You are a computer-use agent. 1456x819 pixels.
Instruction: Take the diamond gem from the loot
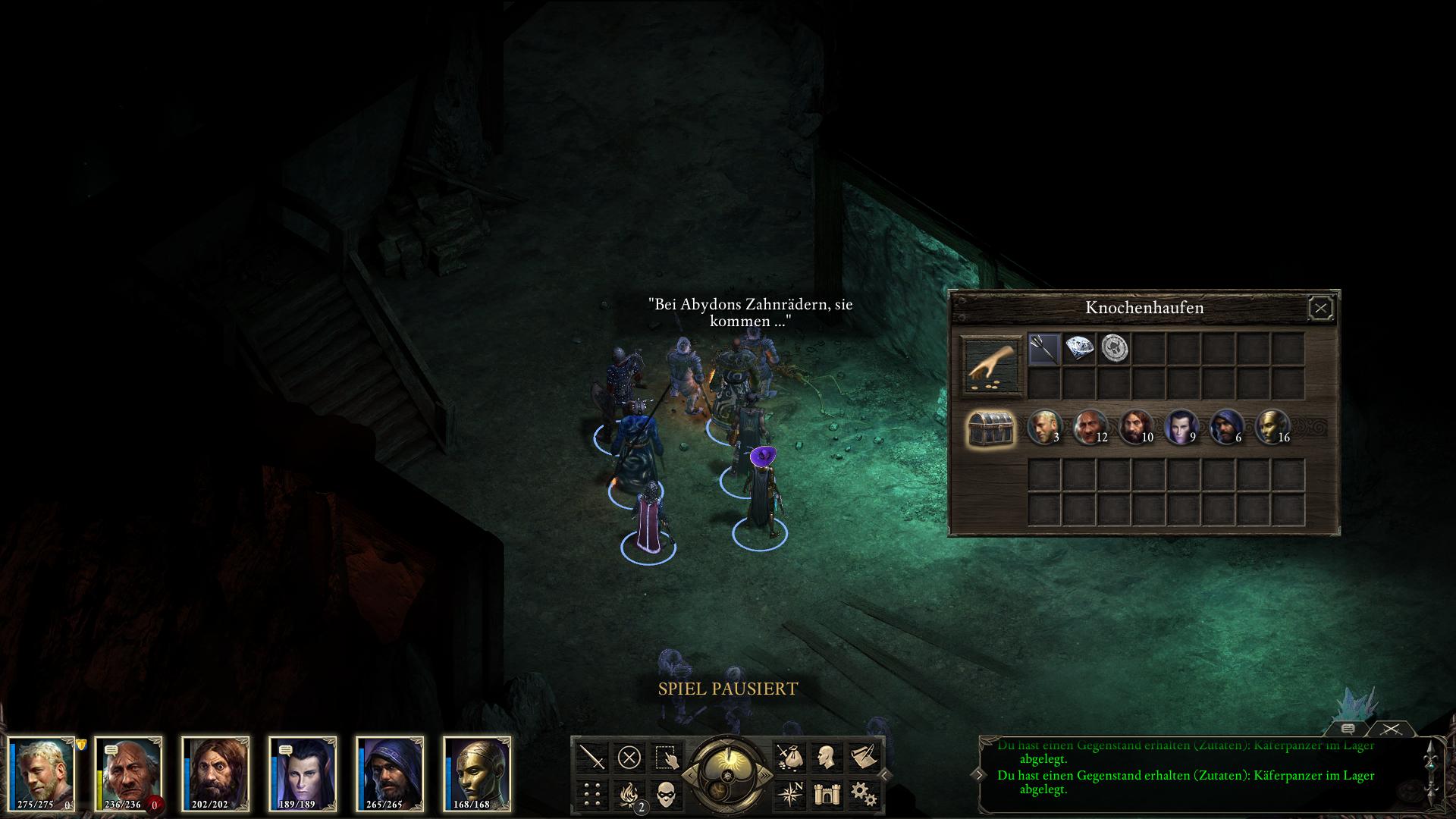tap(1079, 349)
